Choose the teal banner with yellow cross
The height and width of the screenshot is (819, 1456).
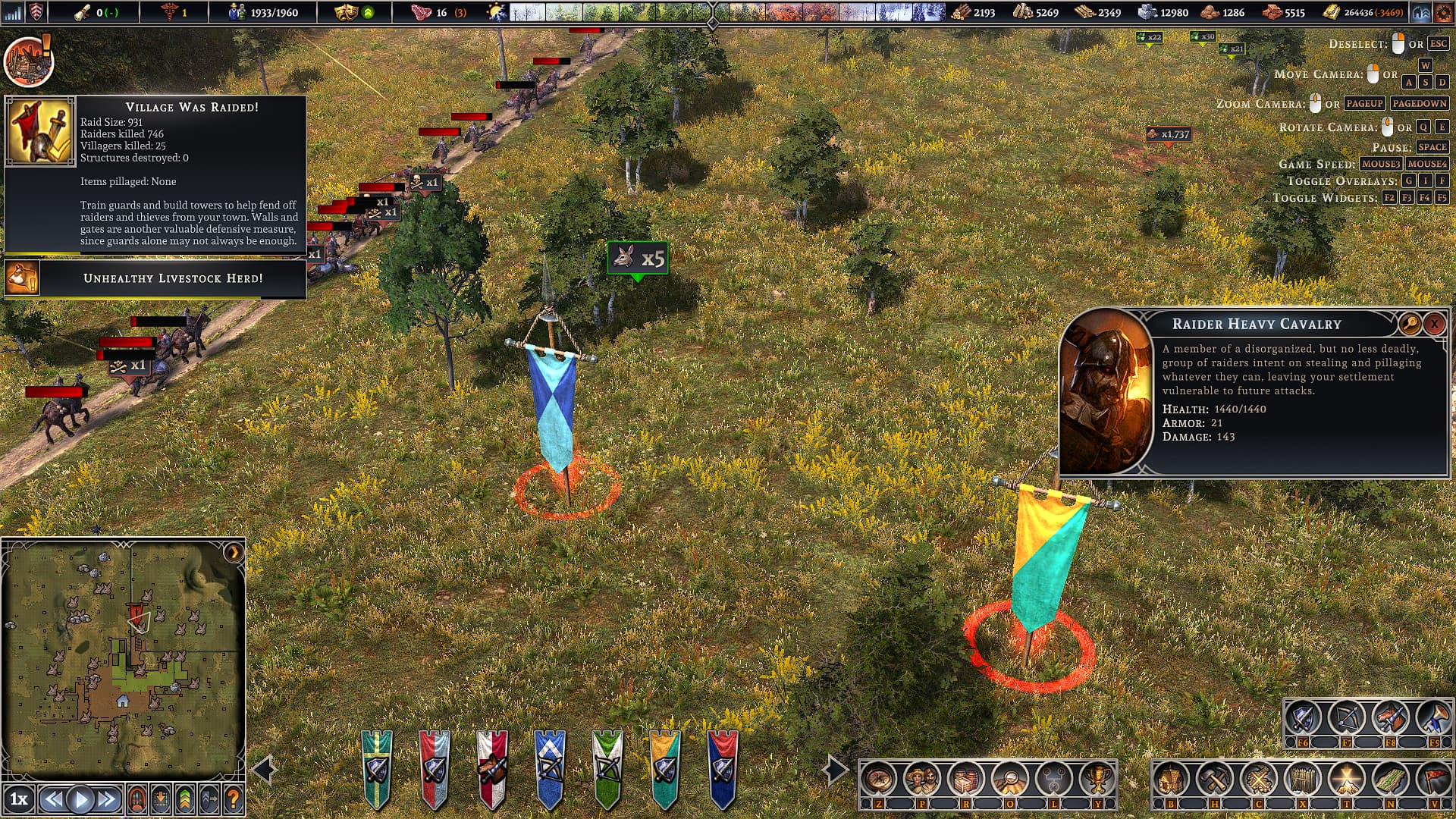pyautogui.click(x=377, y=767)
